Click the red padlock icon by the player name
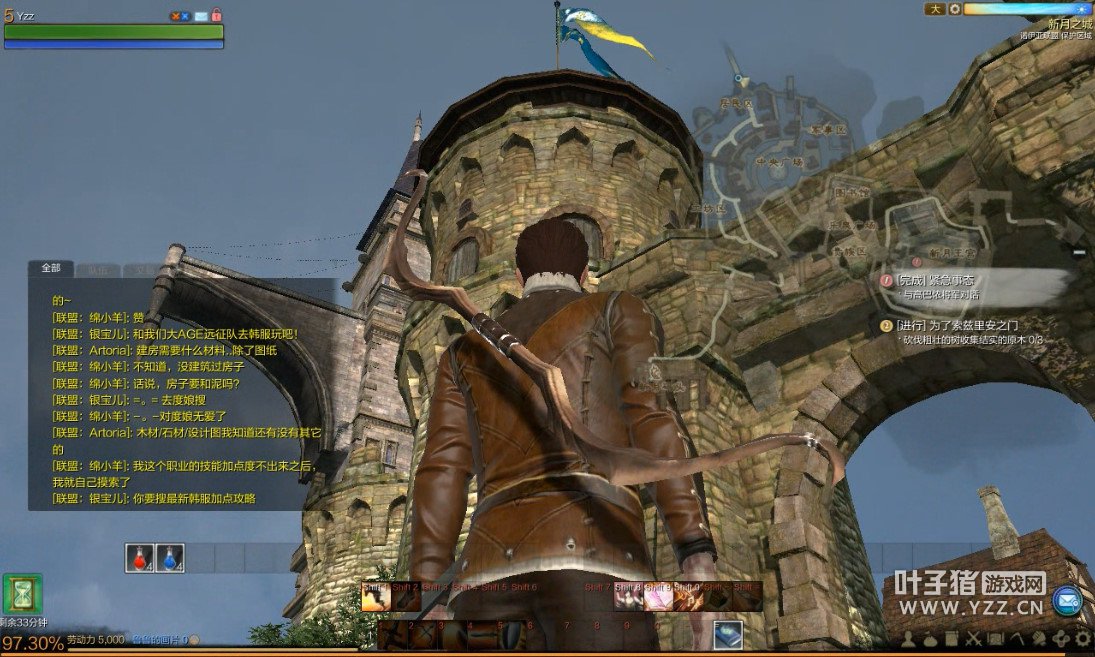The width and height of the screenshot is (1095, 657). (217, 16)
